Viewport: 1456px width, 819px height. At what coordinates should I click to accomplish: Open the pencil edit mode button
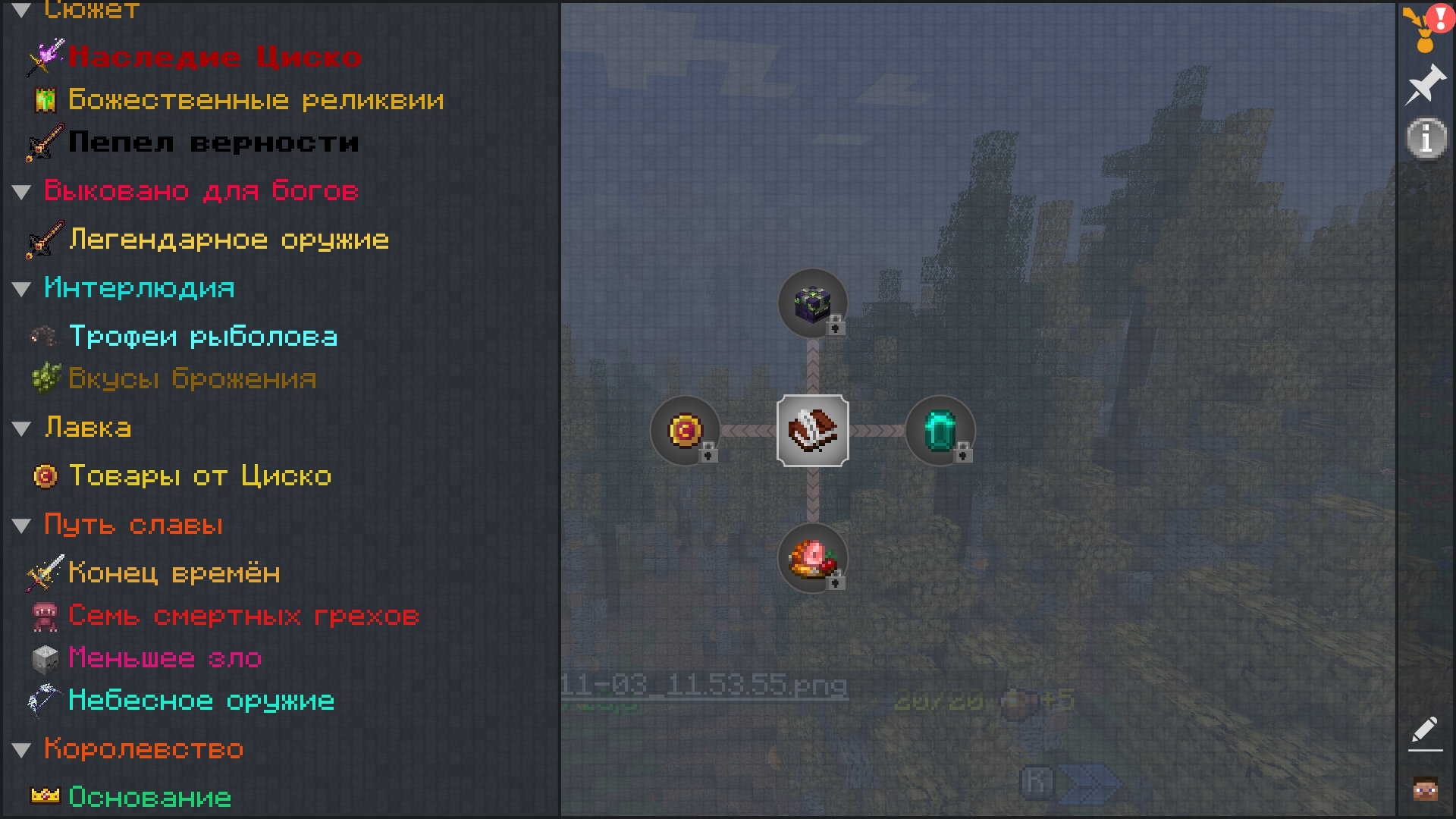pyautogui.click(x=1425, y=733)
